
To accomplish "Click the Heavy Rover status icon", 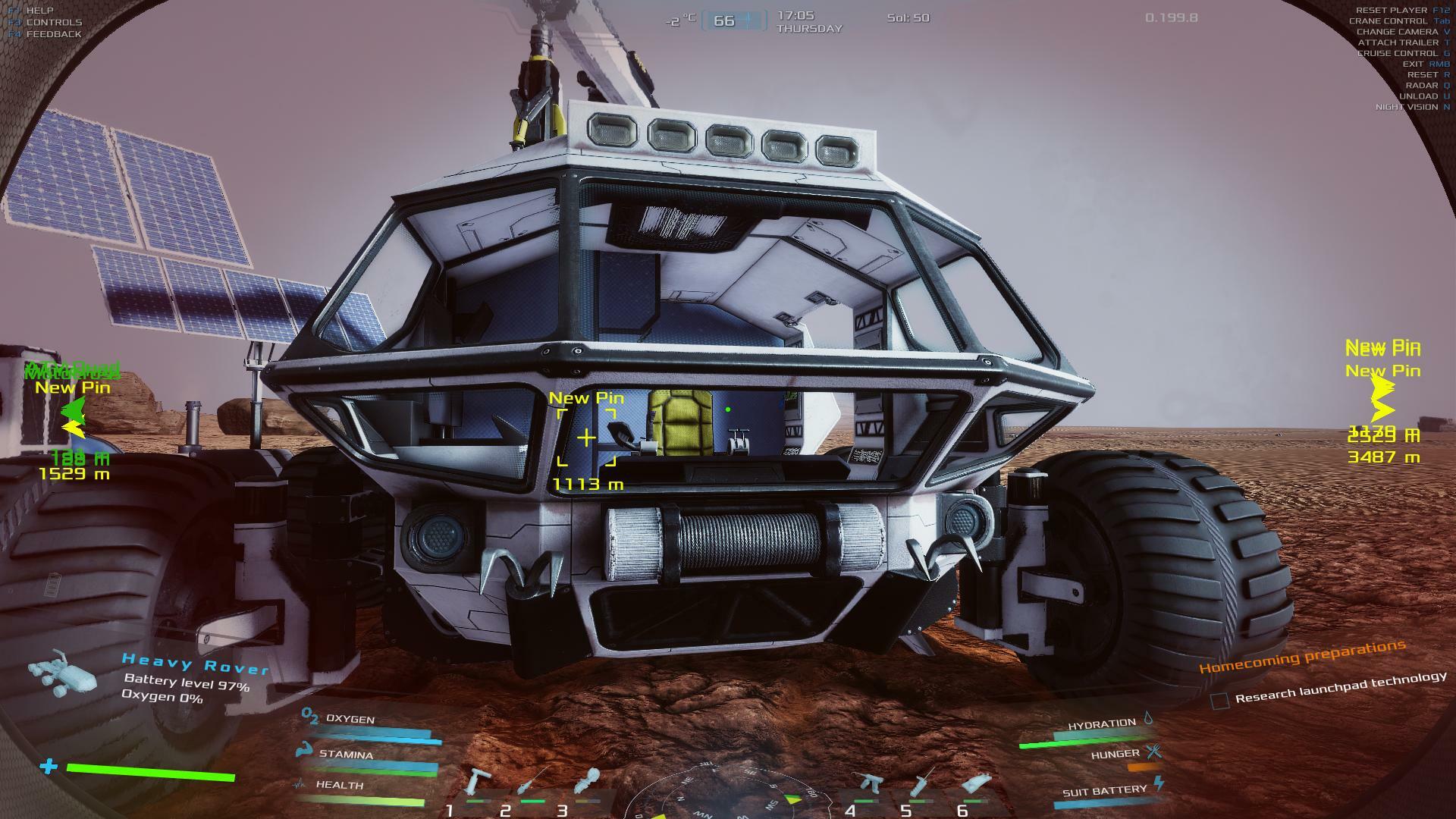I will (62, 672).
